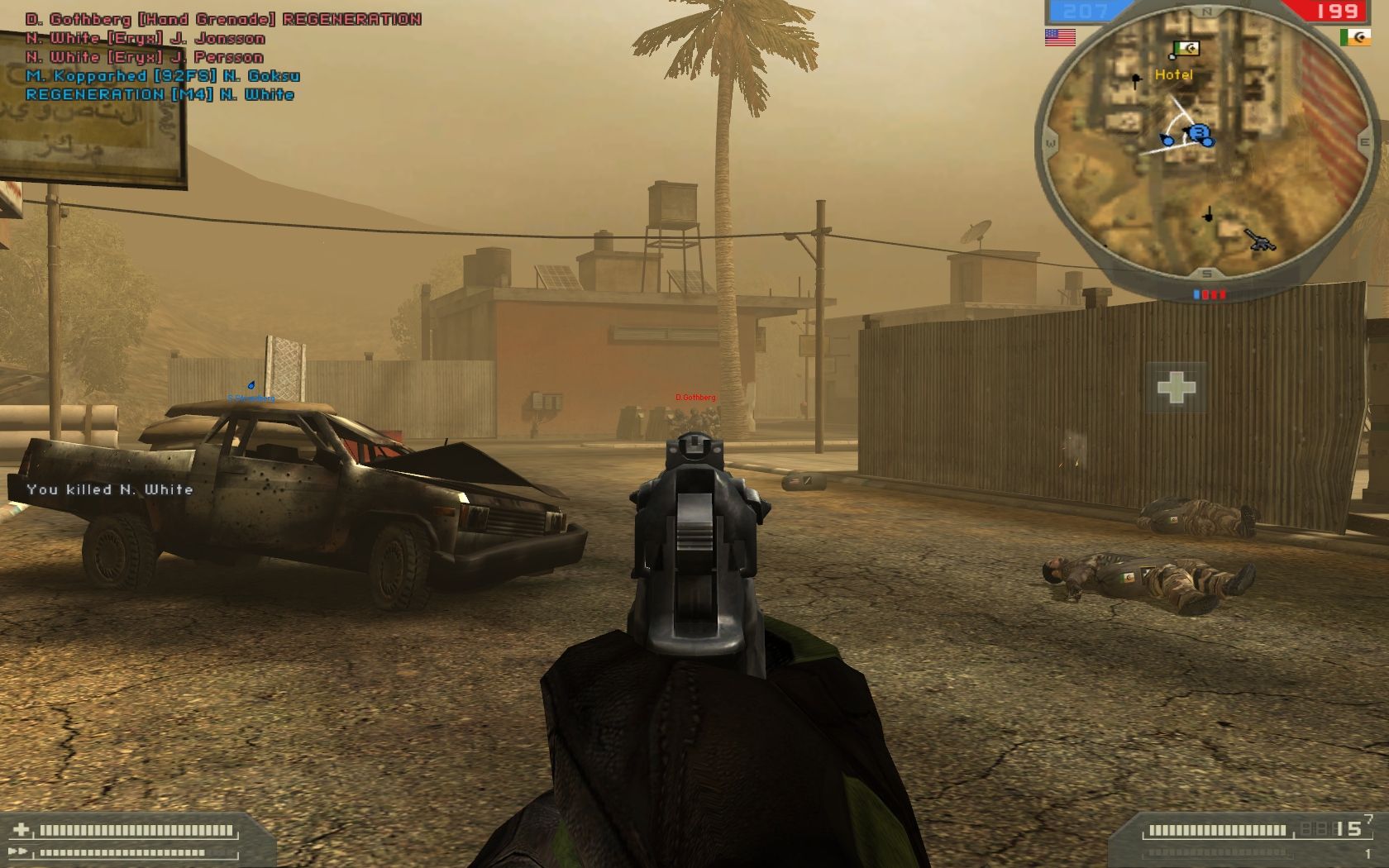Expand the South compass marker on the minimap
1389x868 pixels.
(x=1205, y=273)
